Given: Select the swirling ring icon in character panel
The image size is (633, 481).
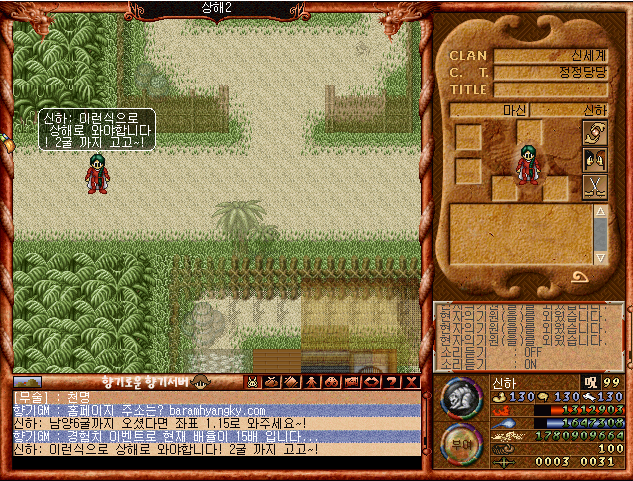Looking at the screenshot, I should 595,133.
